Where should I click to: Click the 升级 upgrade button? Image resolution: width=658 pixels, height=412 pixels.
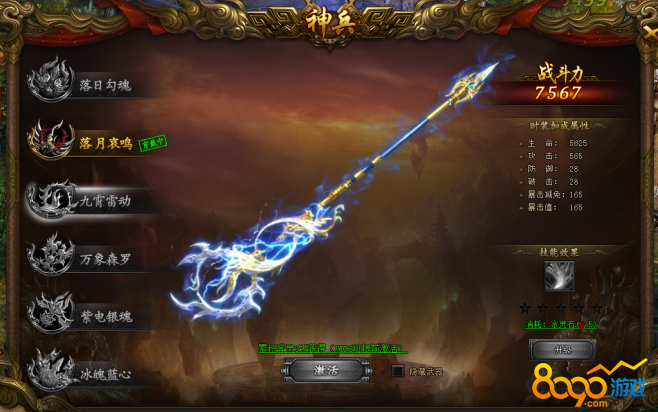pos(562,349)
